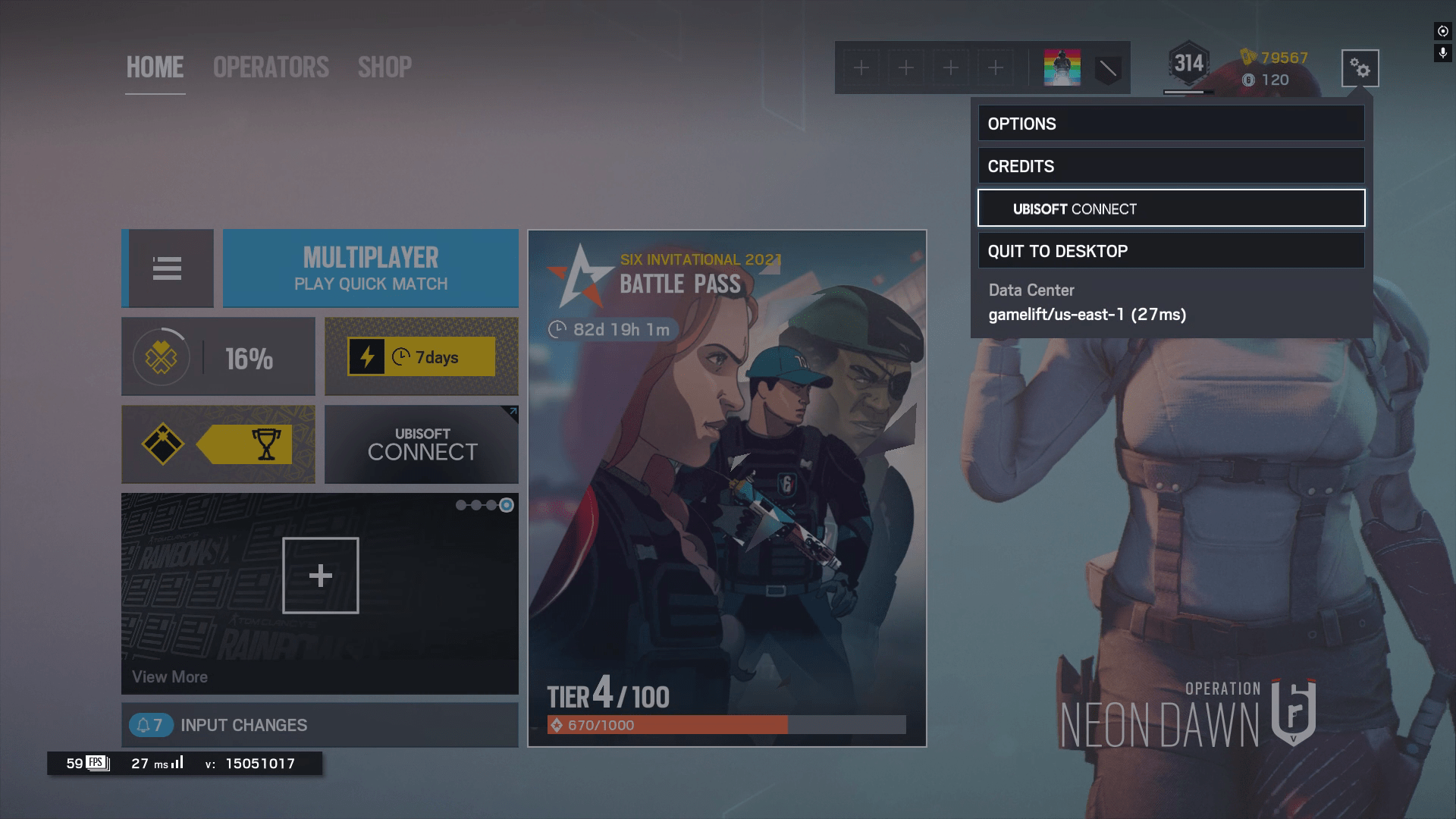The height and width of the screenshot is (819, 1456).
Task: Click the MULTIPLAYER quick match button
Action: (x=370, y=268)
